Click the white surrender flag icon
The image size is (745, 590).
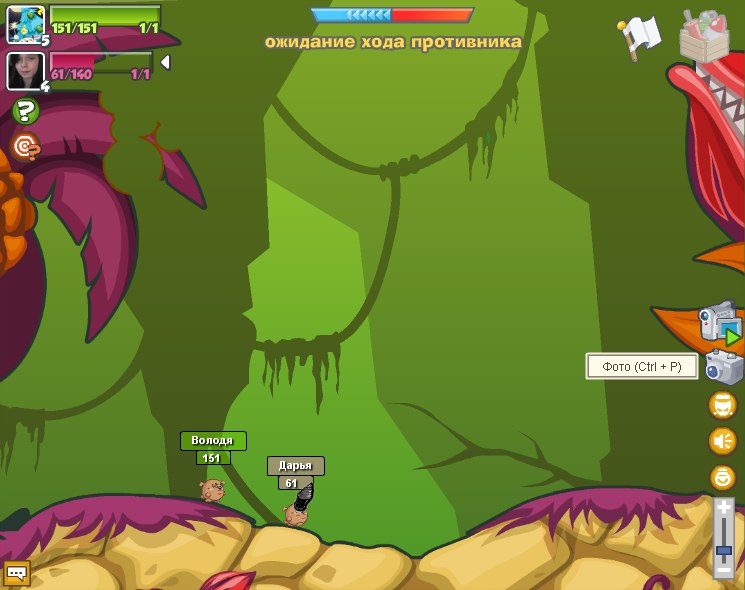point(641,34)
